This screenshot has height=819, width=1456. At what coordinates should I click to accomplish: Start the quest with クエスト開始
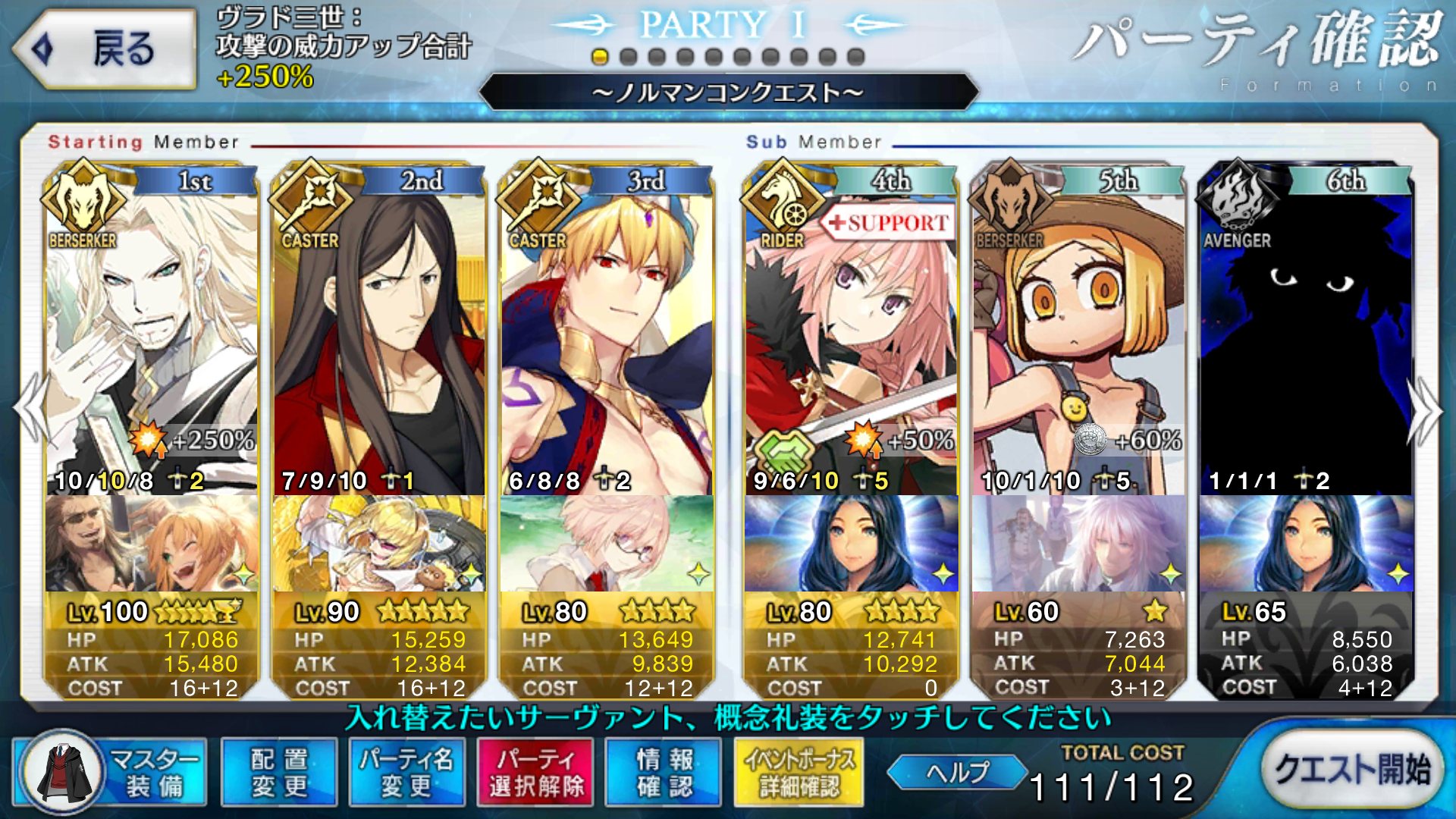(1352, 769)
